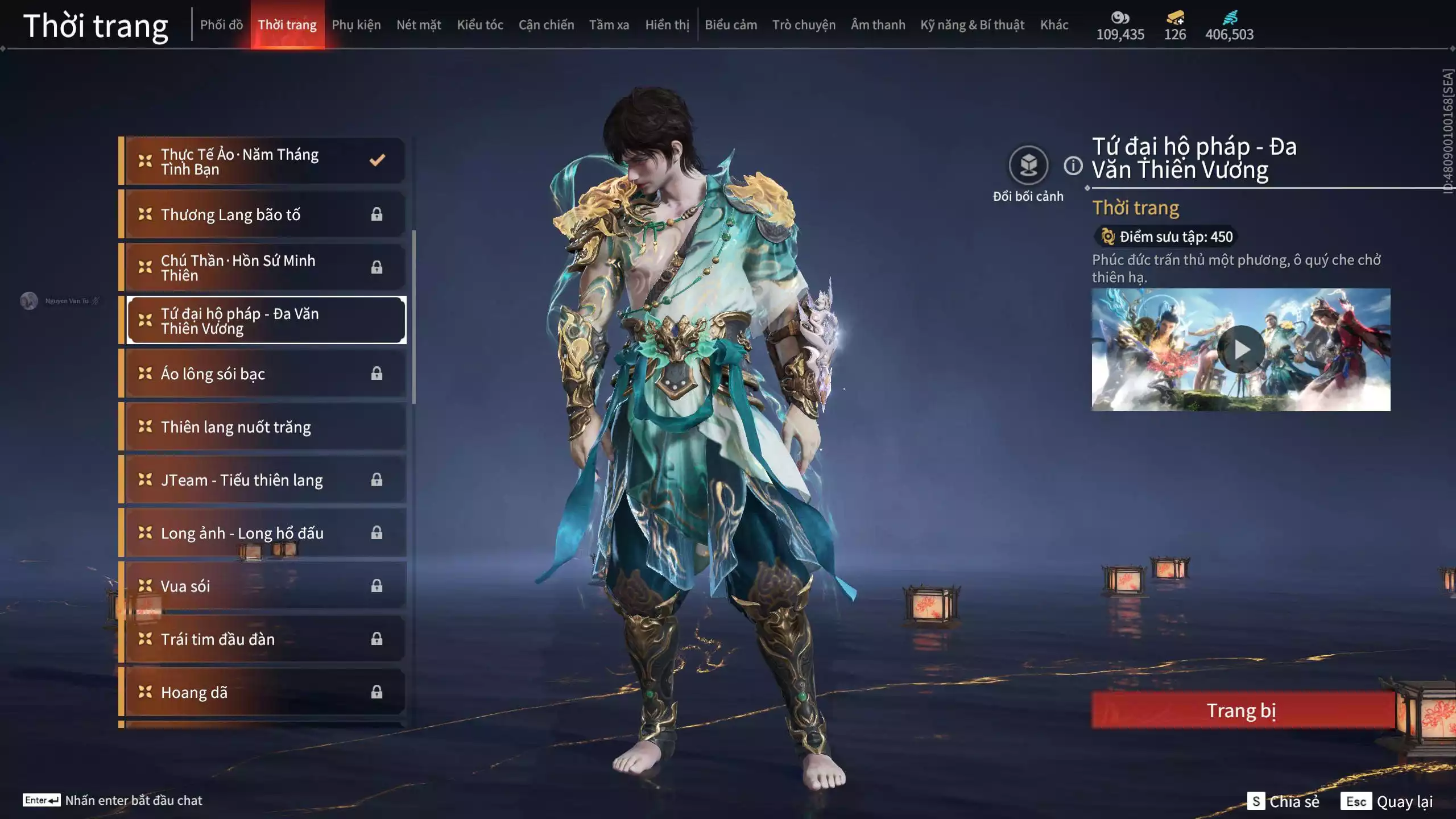Open the outfit info icon

point(1073,166)
